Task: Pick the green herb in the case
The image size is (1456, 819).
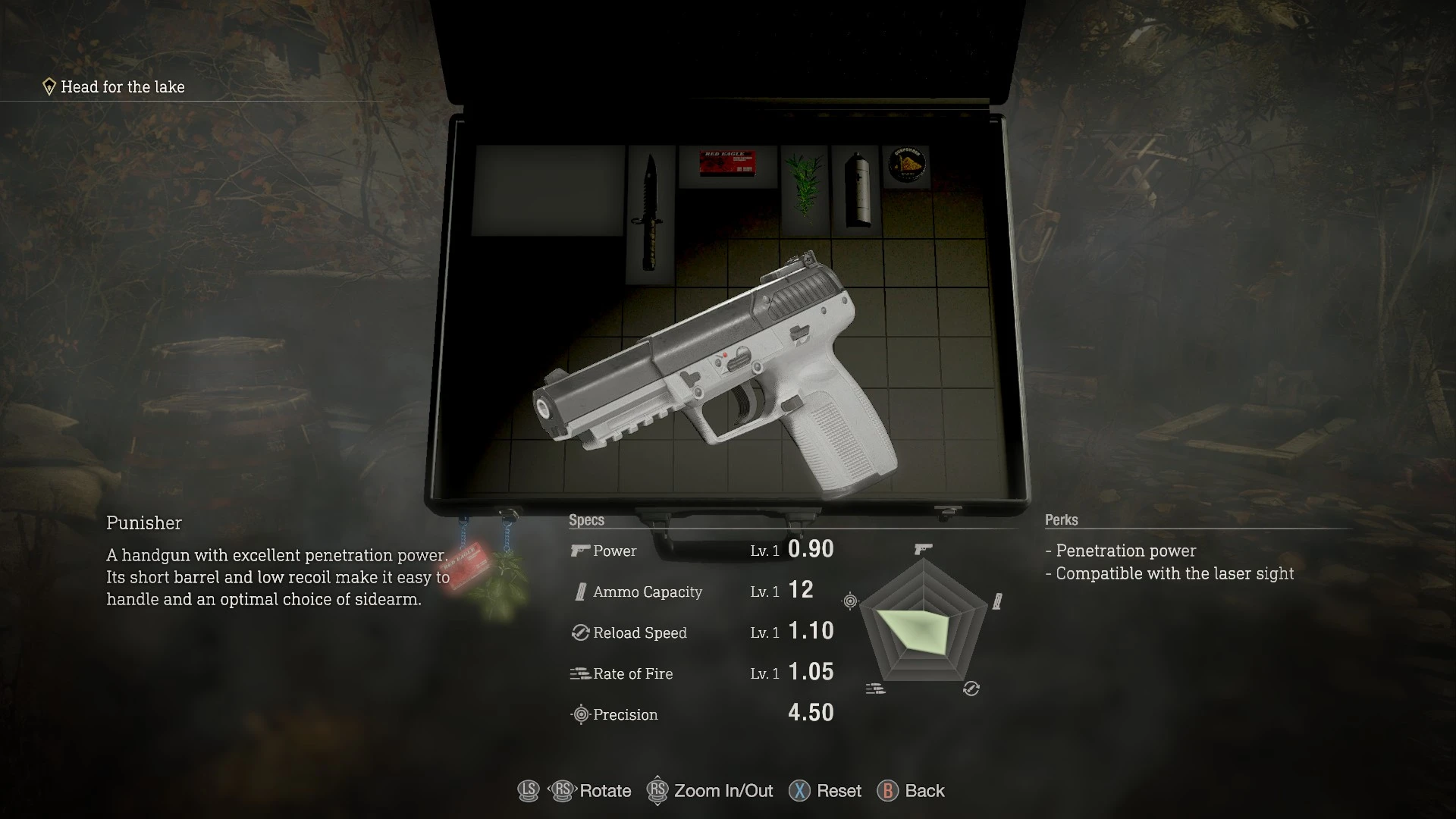Action: pos(804,184)
